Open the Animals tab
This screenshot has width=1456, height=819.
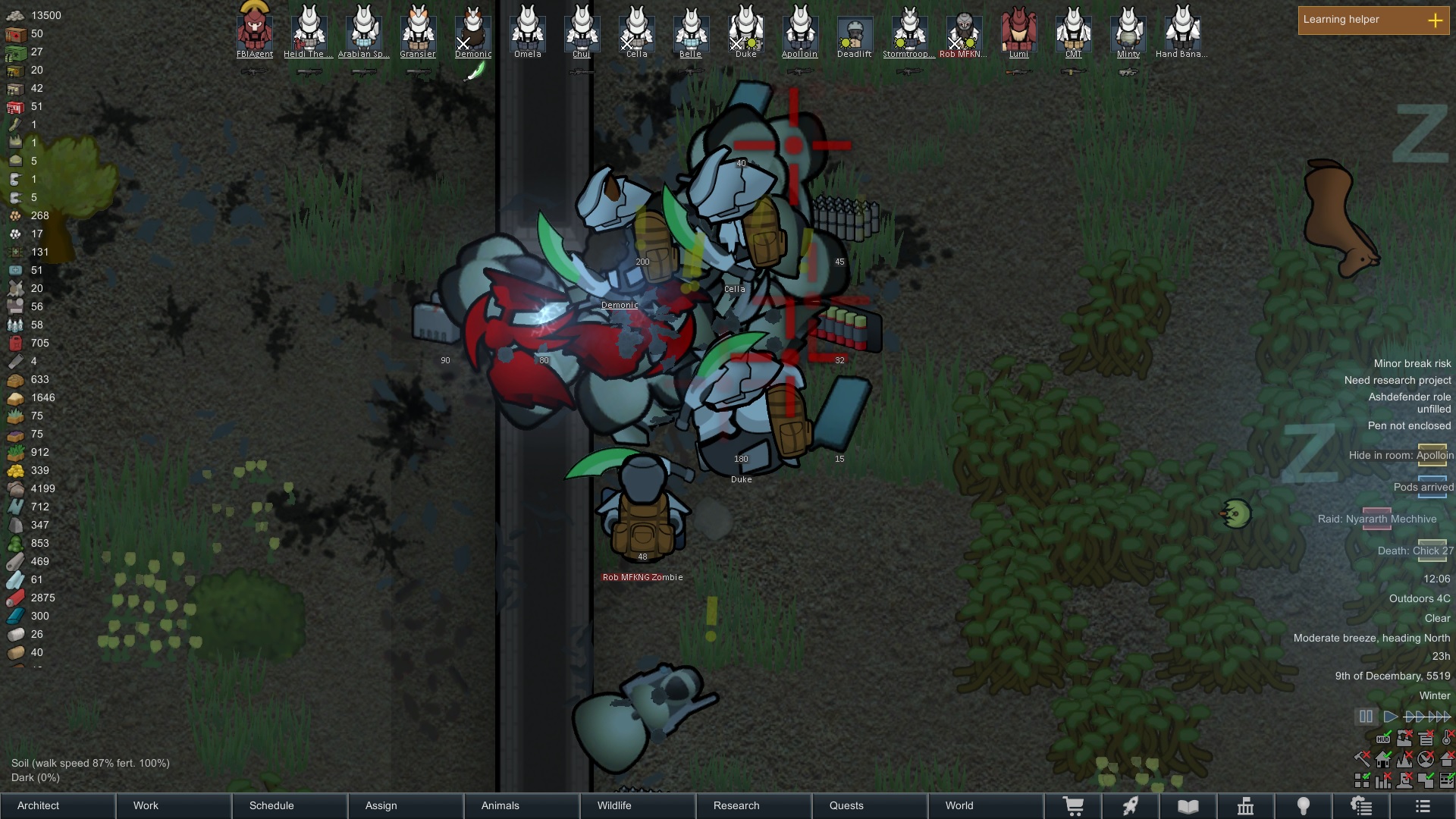(x=522, y=805)
